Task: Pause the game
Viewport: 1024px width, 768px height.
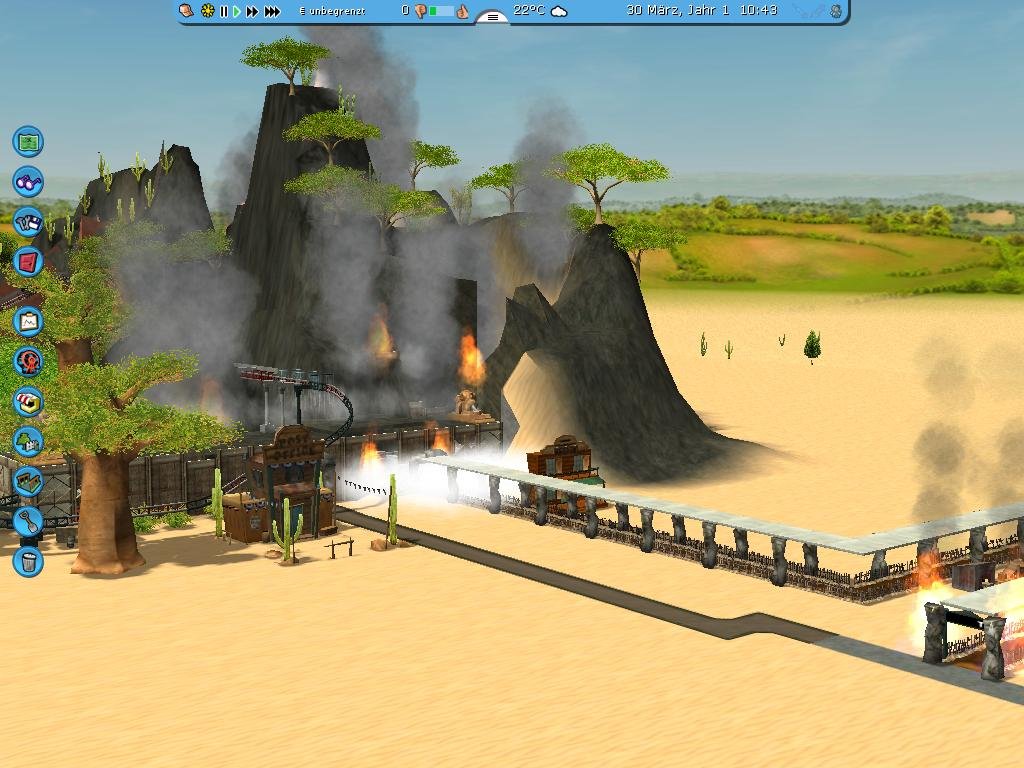Action: (x=224, y=11)
